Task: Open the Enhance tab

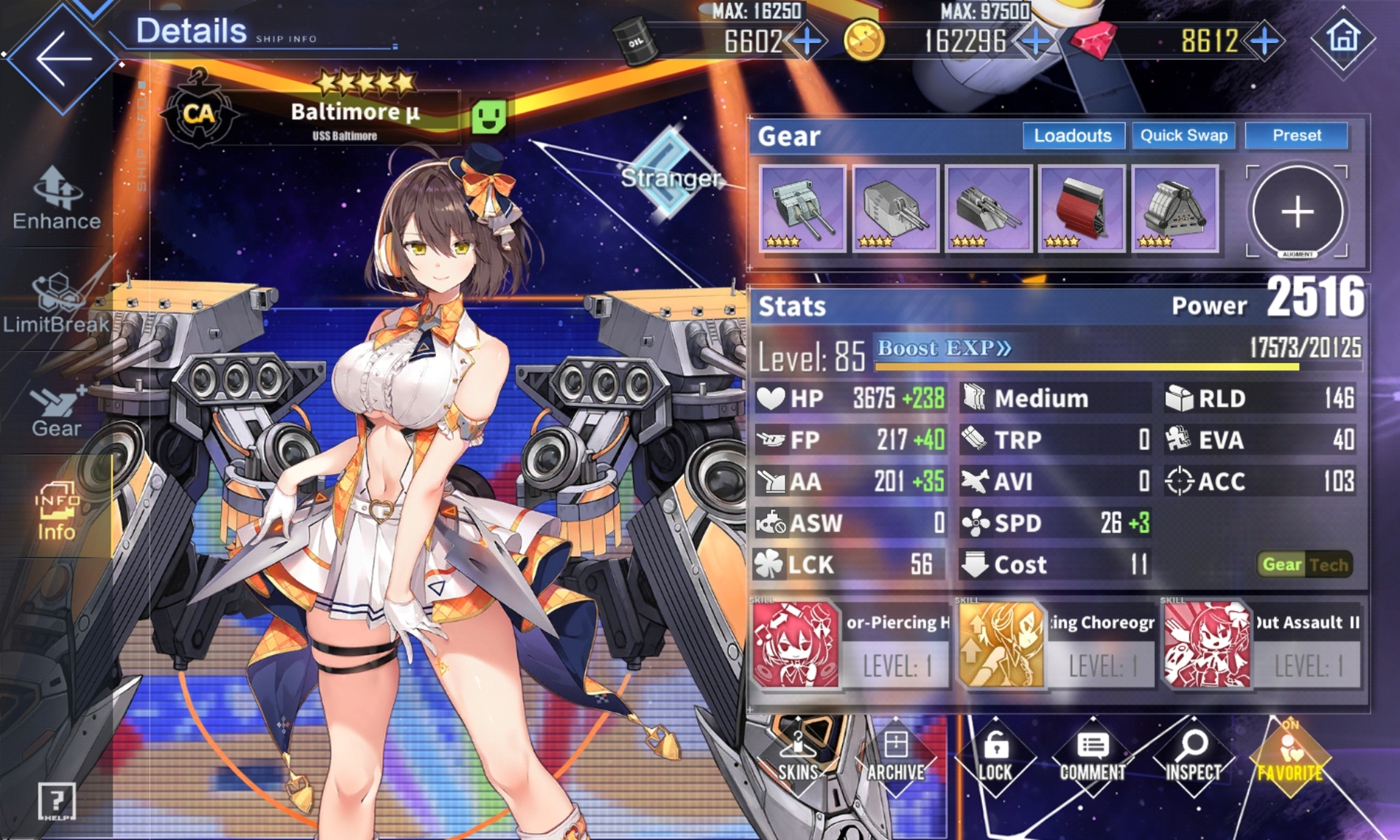Action: 57,198
